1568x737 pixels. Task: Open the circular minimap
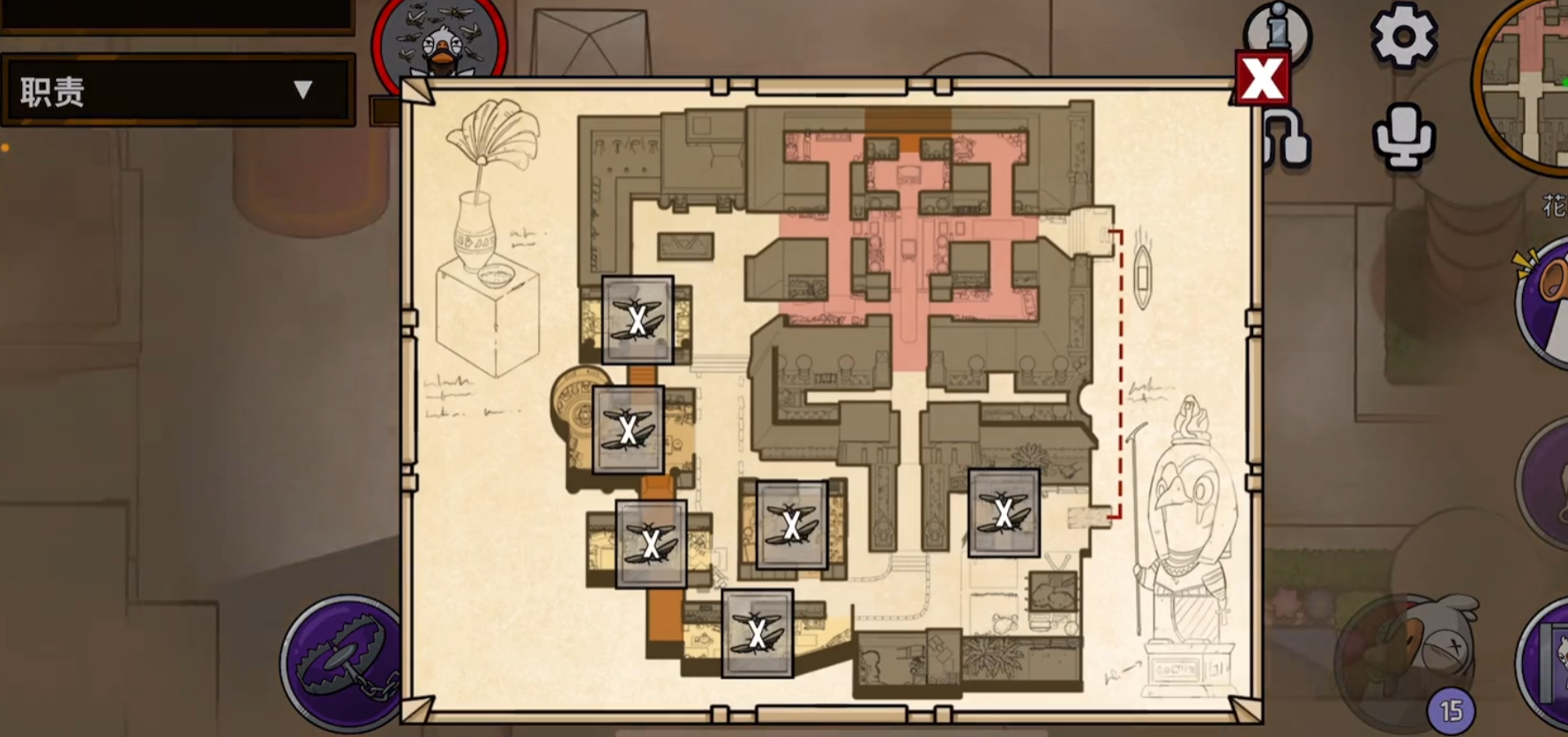tap(1526, 84)
